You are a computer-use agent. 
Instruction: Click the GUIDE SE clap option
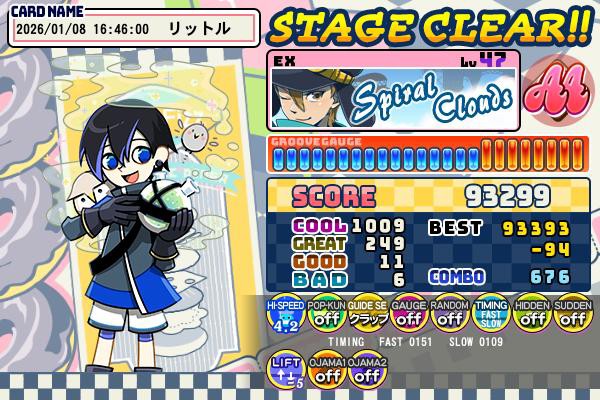[x=367, y=318]
